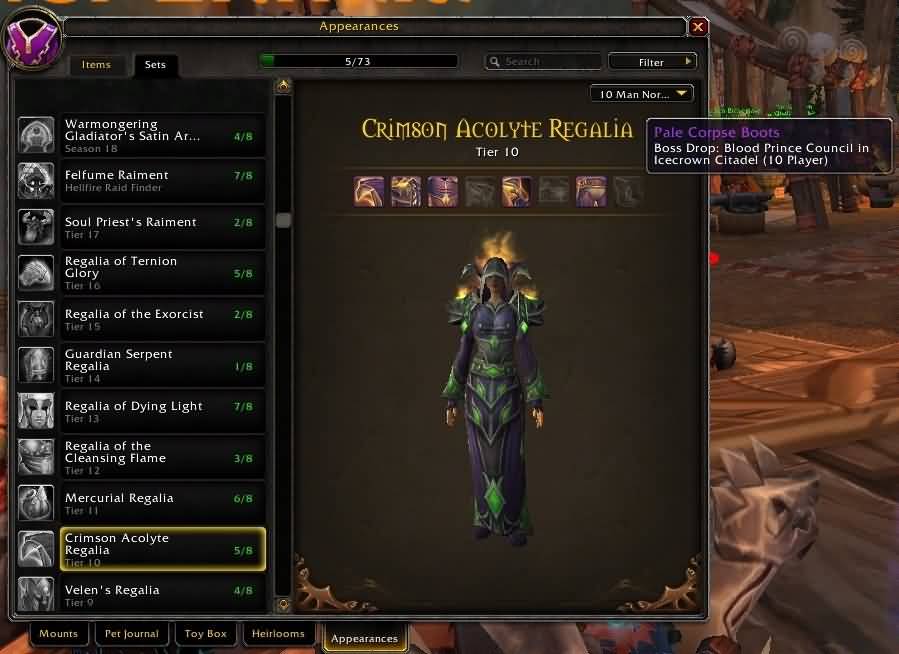Open the Pet Journal tab
899x654 pixels.
pos(132,634)
